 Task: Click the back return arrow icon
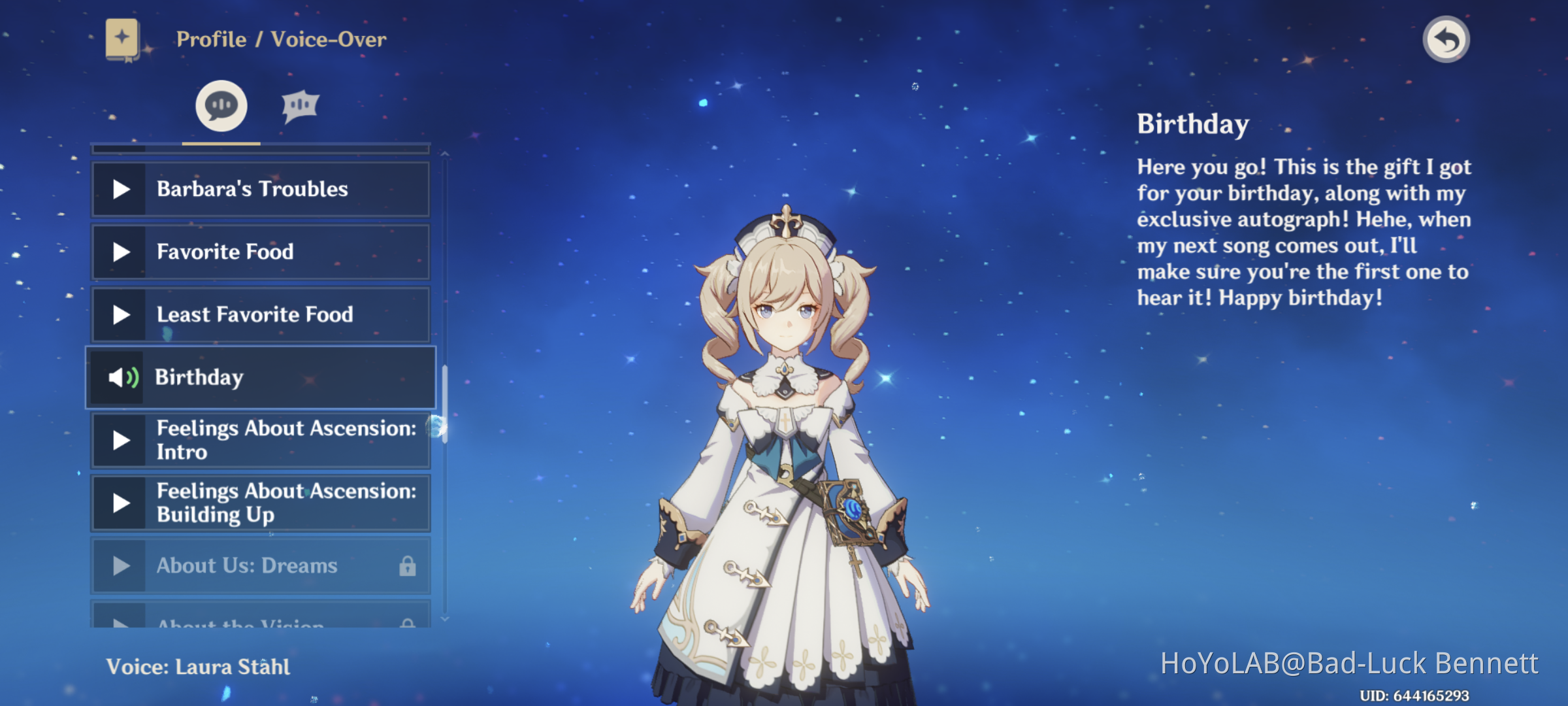(x=1446, y=39)
